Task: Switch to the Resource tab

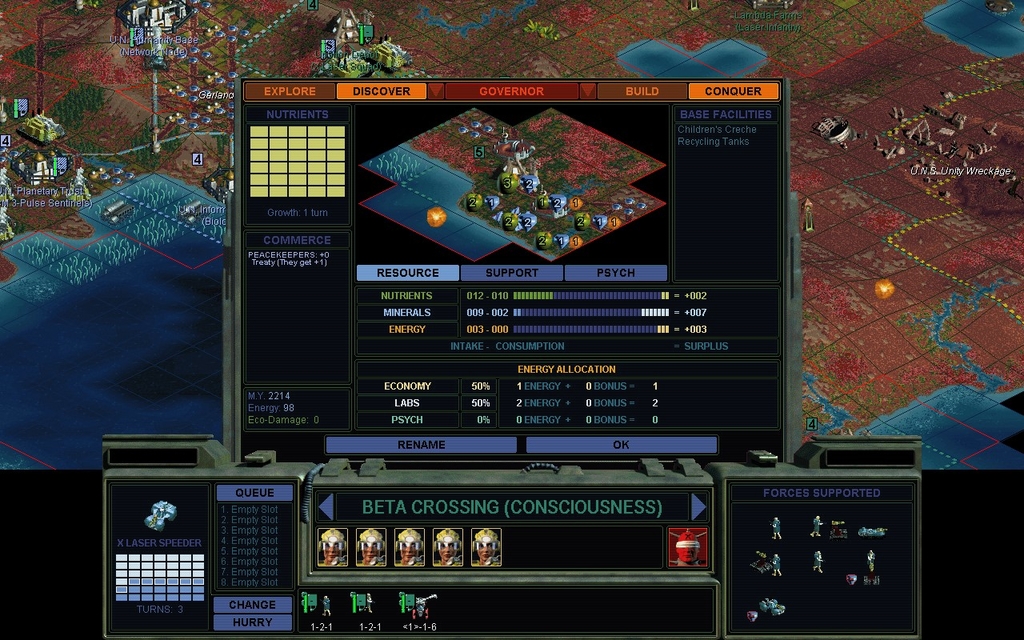Action: [407, 273]
